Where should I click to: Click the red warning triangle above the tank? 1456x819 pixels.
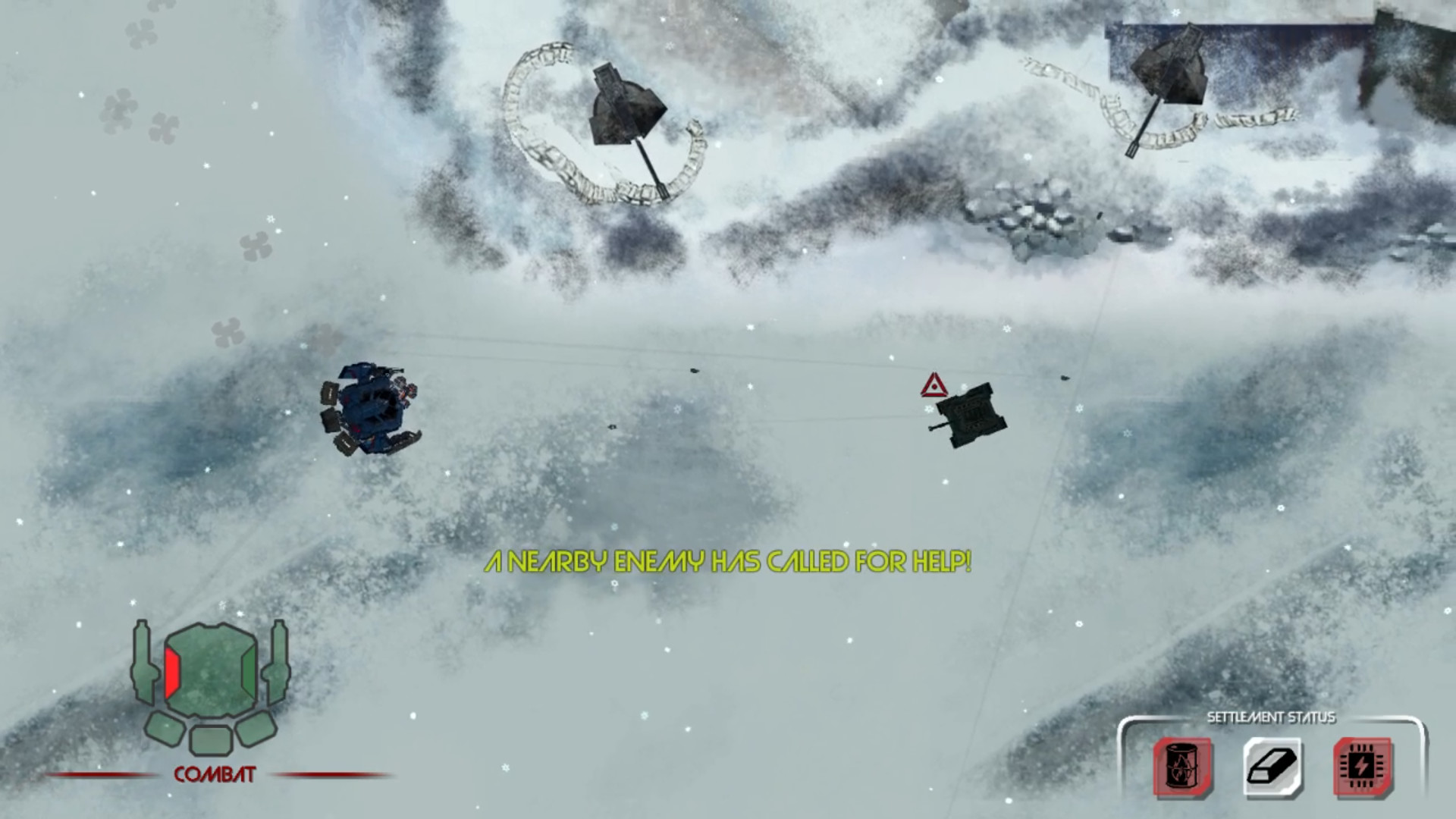[x=933, y=387]
